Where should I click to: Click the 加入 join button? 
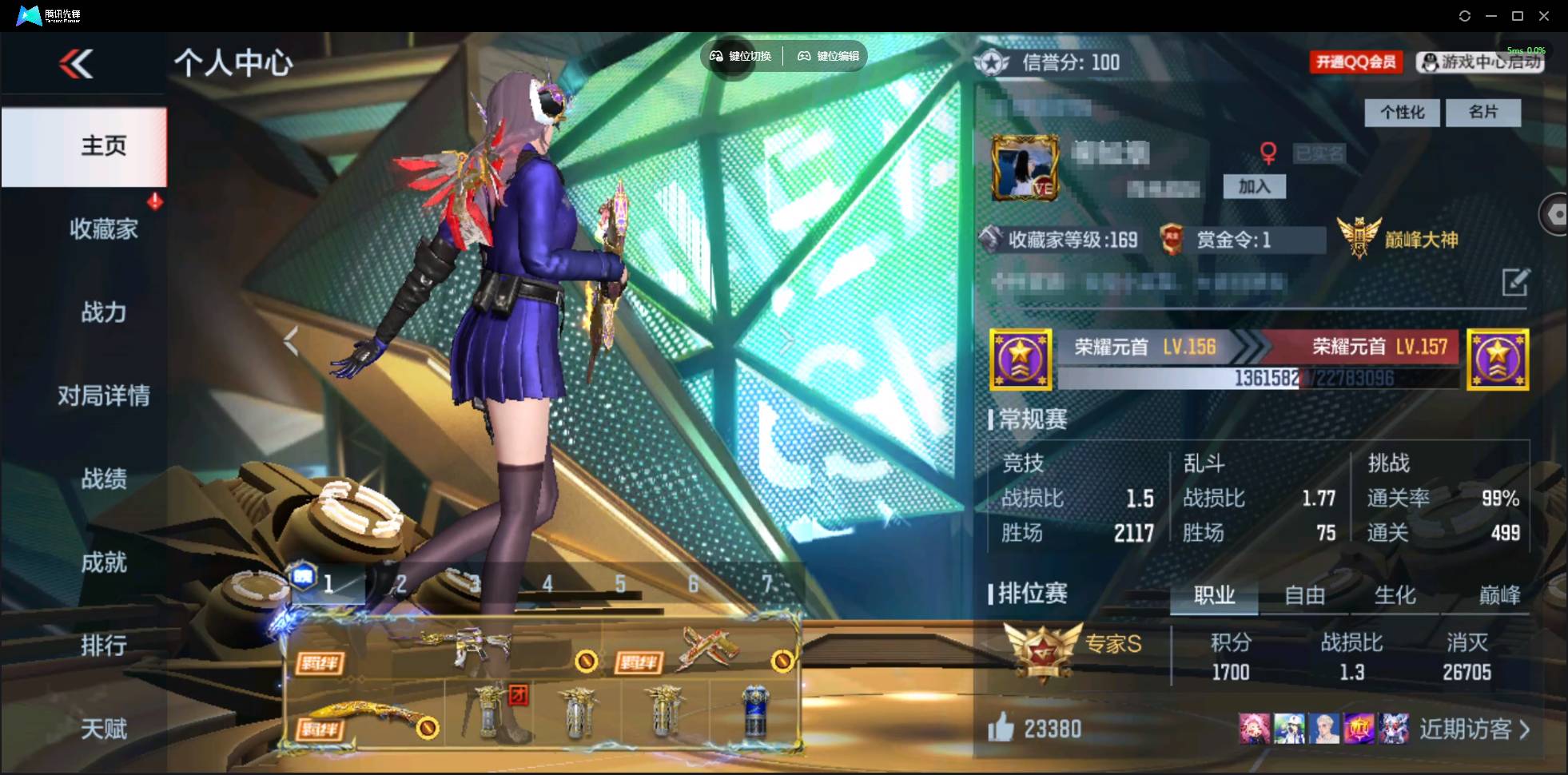[x=1256, y=186]
